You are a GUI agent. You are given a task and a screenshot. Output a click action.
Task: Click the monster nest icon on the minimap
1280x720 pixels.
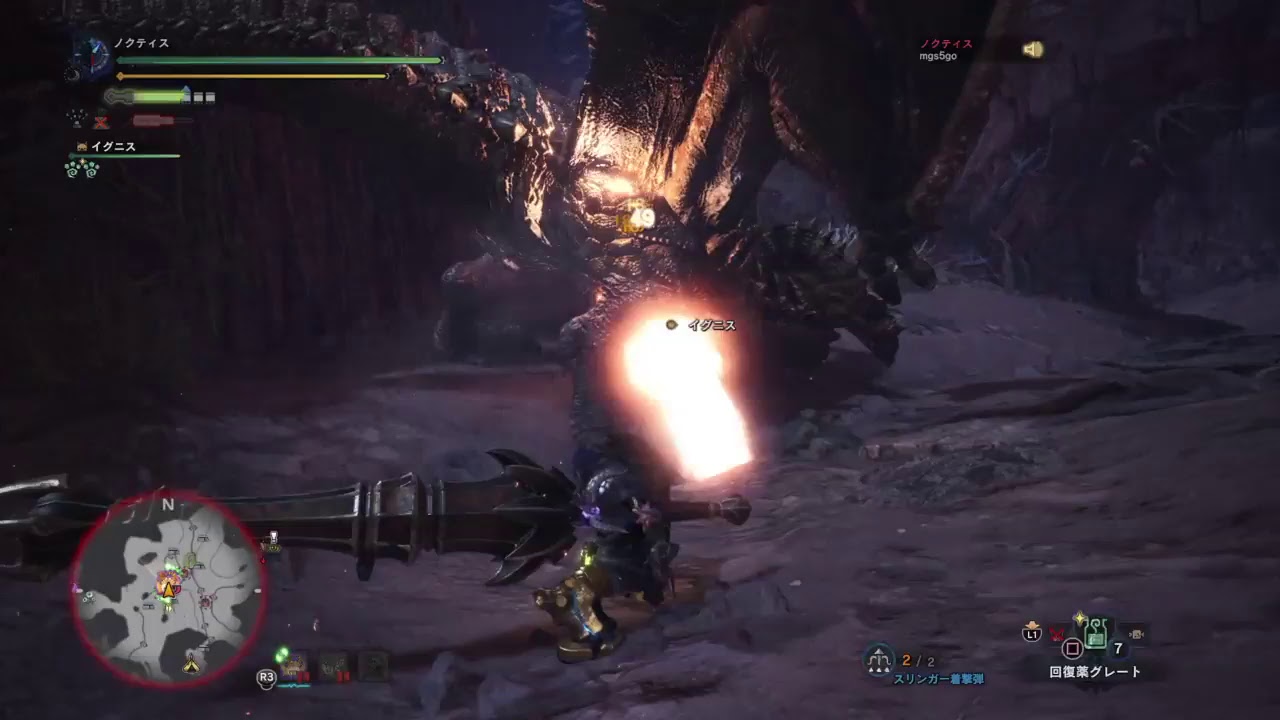pos(204,601)
